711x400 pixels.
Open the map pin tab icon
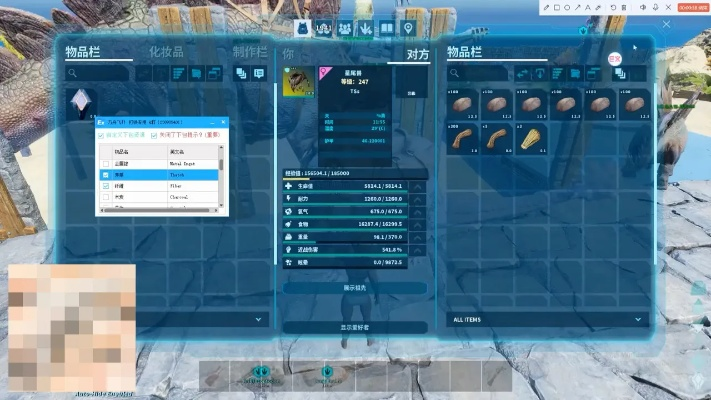[408, 27]
